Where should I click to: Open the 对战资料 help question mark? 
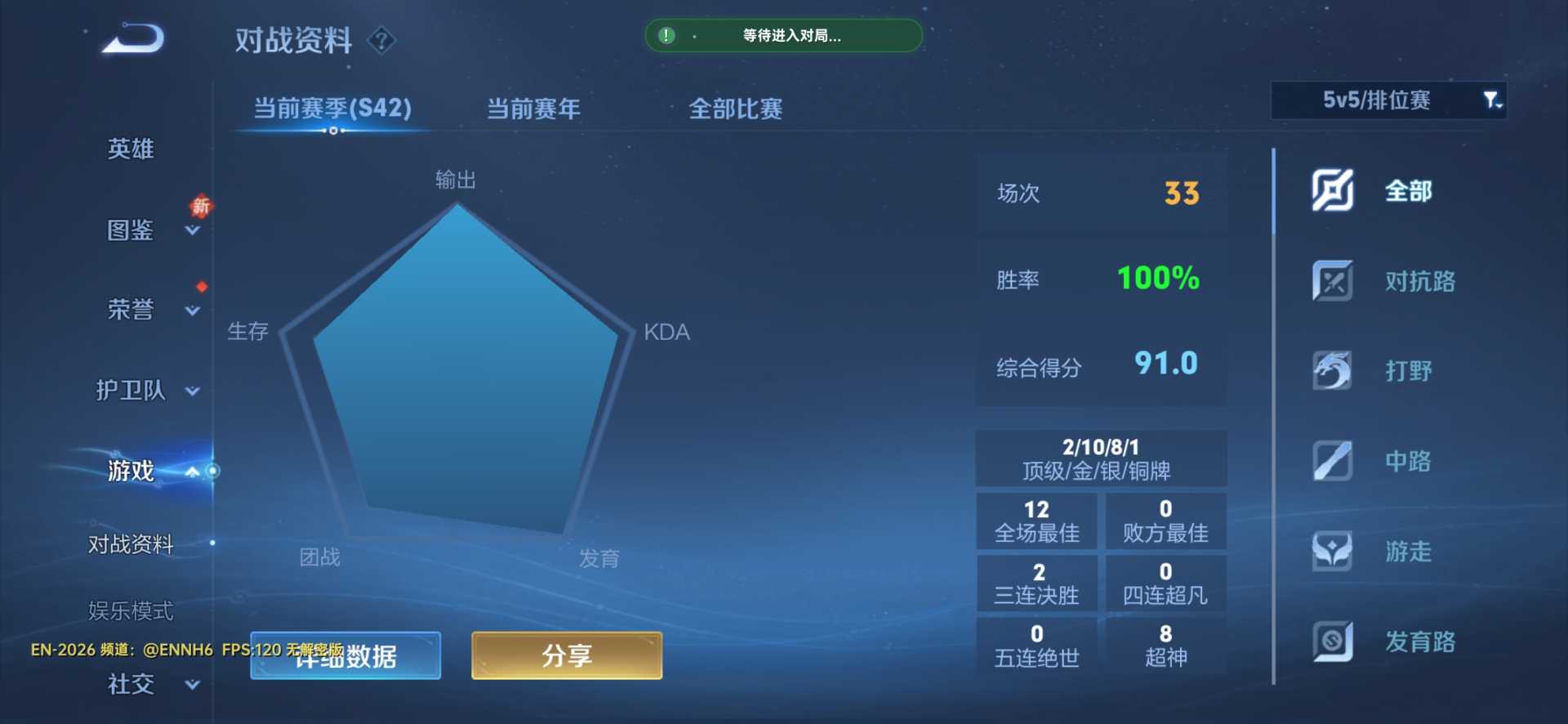[x=381, y=40]
